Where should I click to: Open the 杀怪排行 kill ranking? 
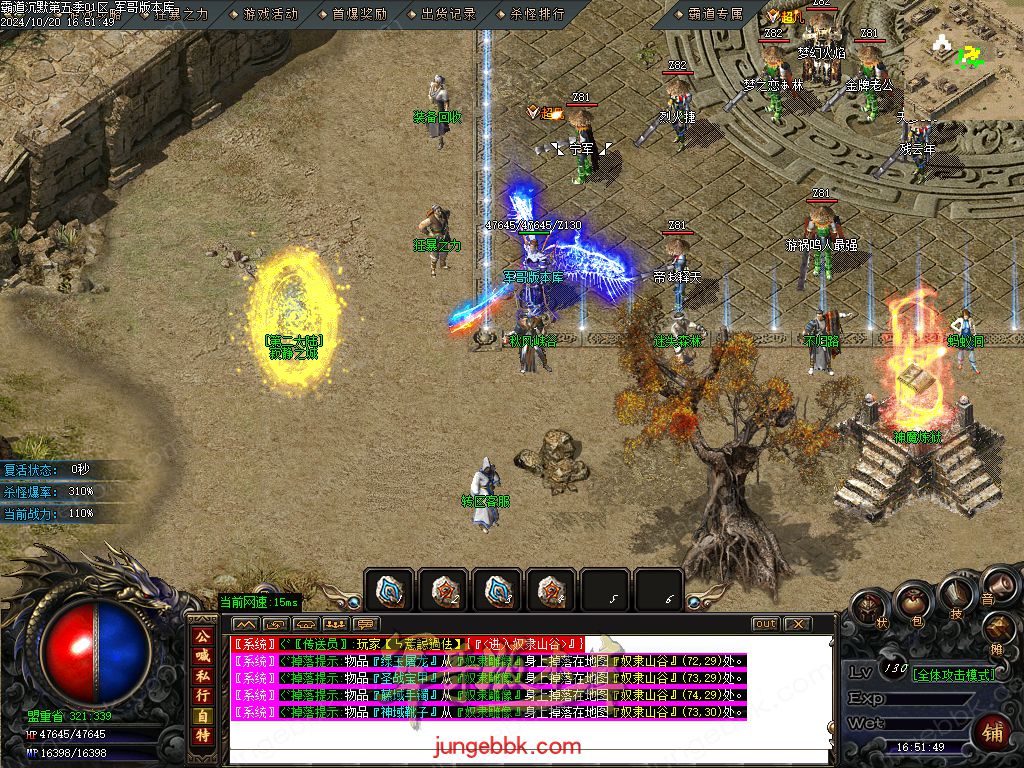pyautogui.click(x=536, y=14)
